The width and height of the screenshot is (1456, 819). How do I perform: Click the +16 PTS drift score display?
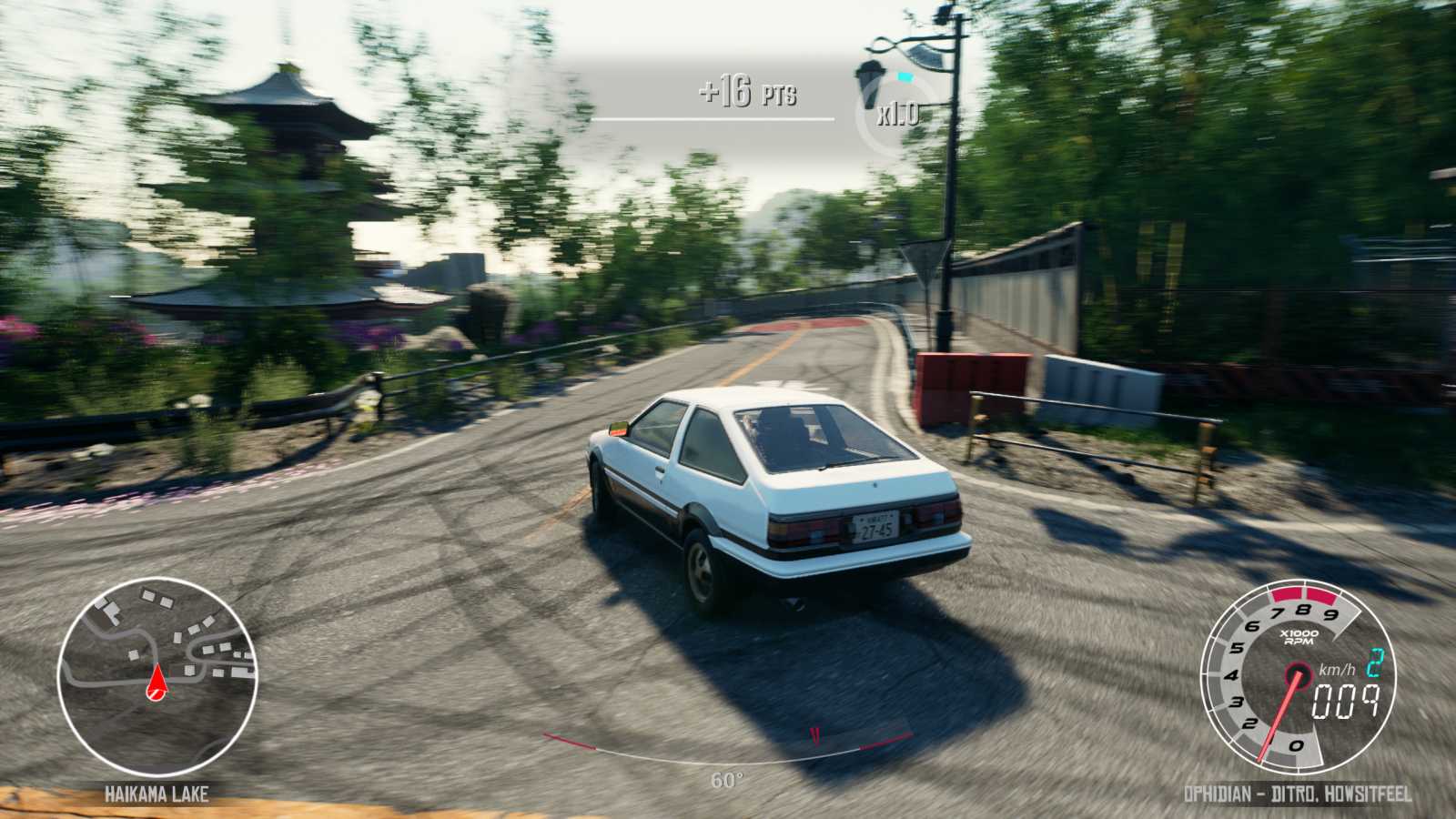point(739,90)
